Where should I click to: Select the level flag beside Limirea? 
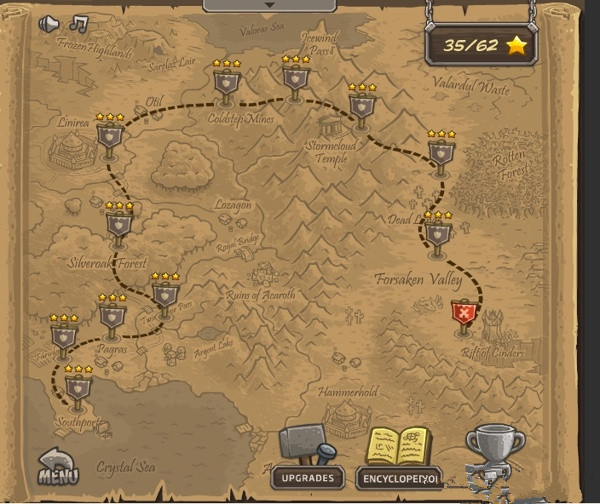[x=109, y=136]
